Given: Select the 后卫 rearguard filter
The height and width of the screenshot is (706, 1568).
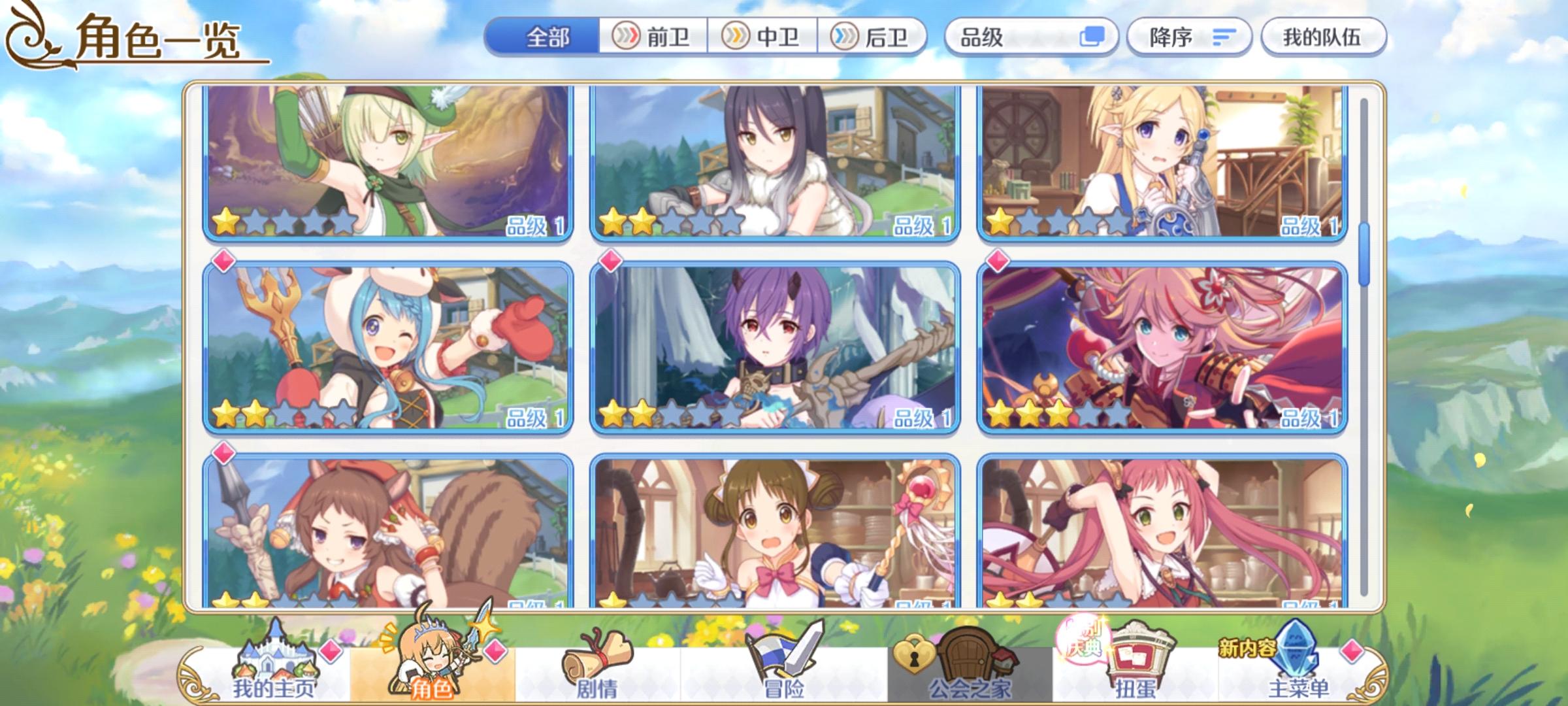Looking at the screenshot, I should pyautogui.click(x=872, y=37).
